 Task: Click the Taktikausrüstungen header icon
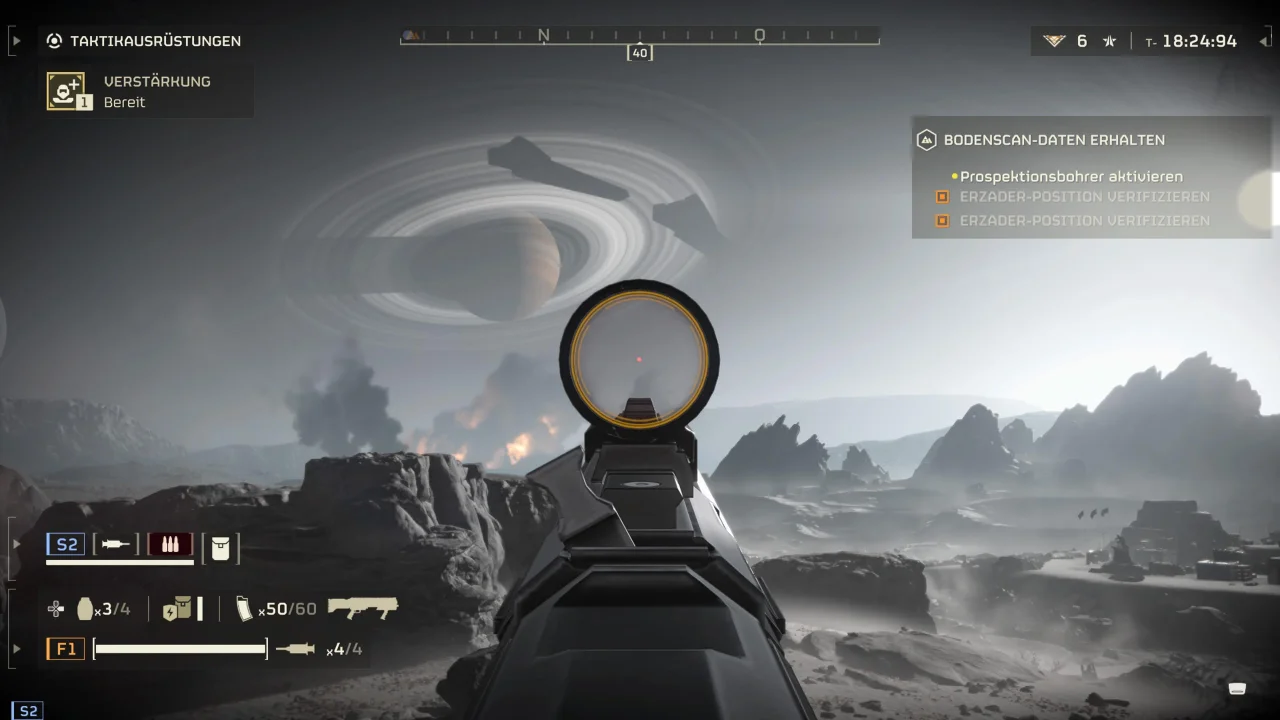(52, 41)
